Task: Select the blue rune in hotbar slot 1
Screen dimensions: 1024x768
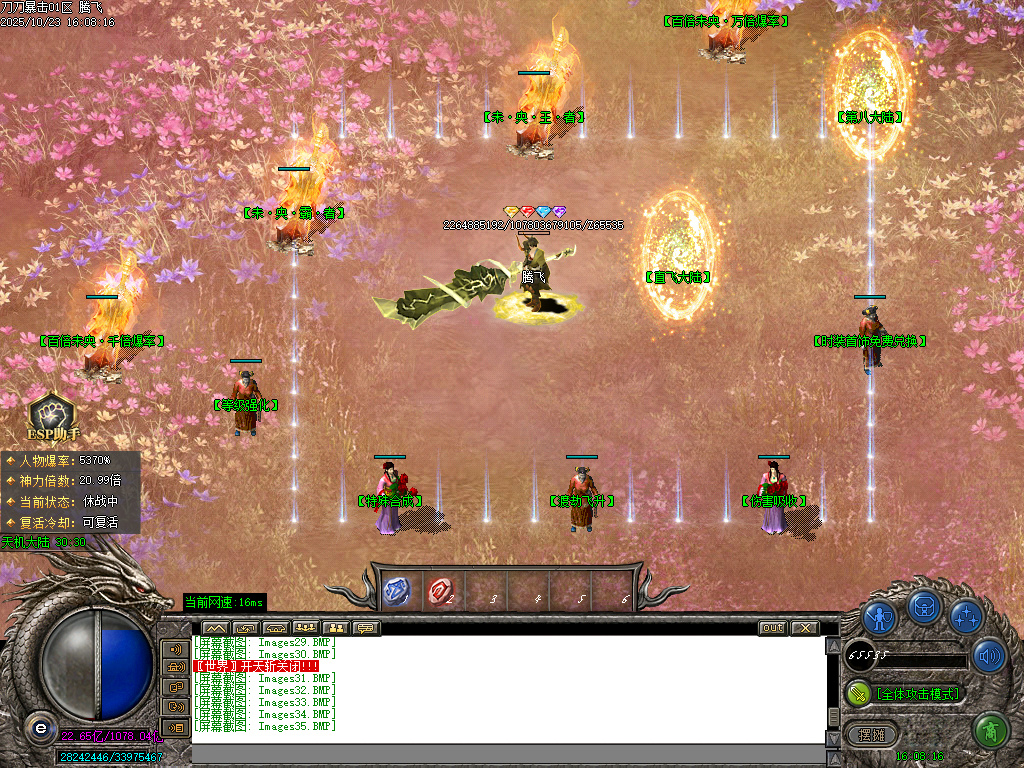Action: point(397,591)
